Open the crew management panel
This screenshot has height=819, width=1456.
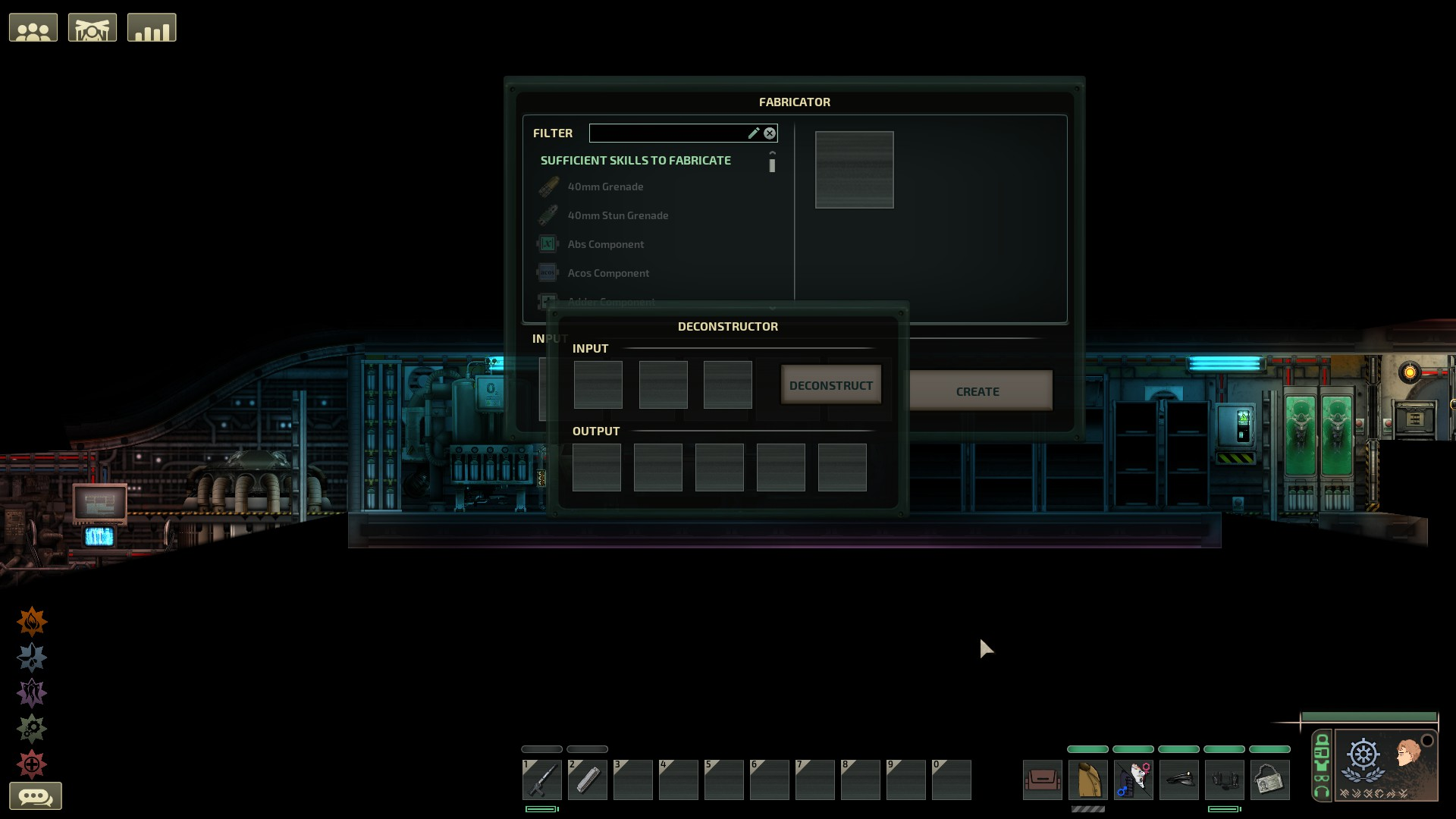click(33, 27)
